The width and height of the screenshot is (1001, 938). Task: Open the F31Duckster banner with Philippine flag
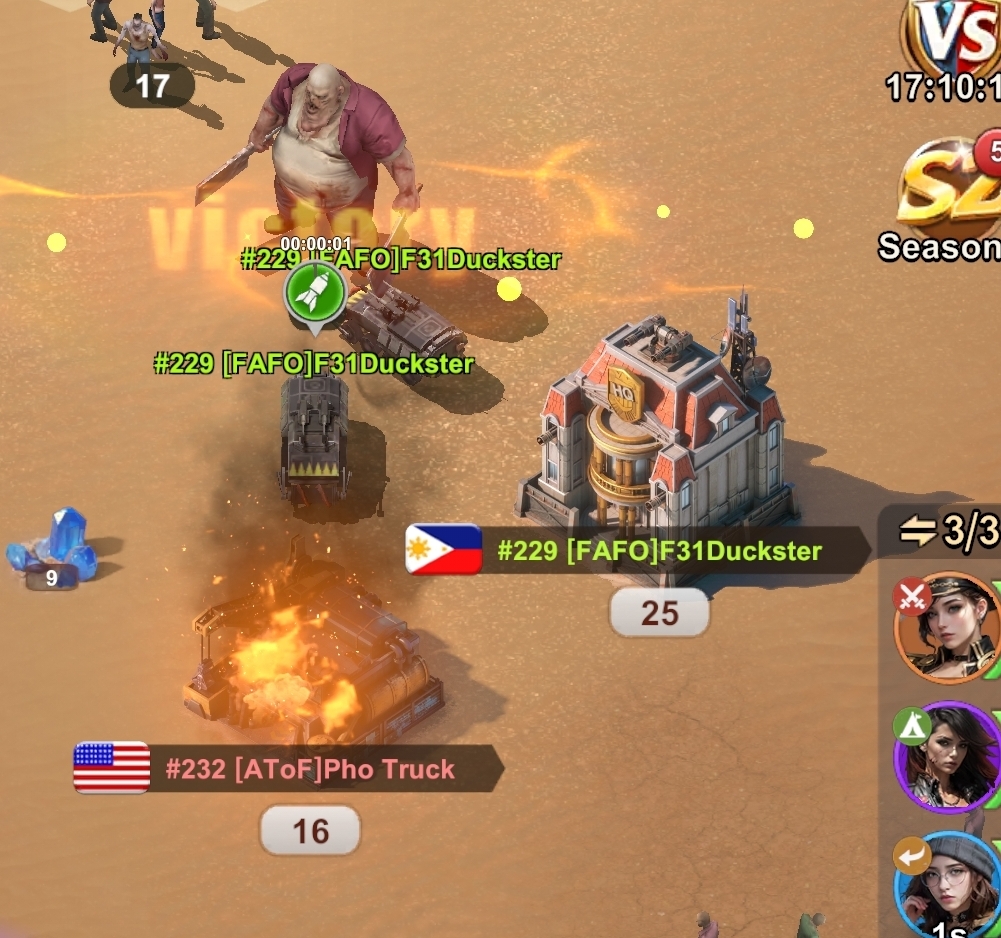(x=638, y=550)
